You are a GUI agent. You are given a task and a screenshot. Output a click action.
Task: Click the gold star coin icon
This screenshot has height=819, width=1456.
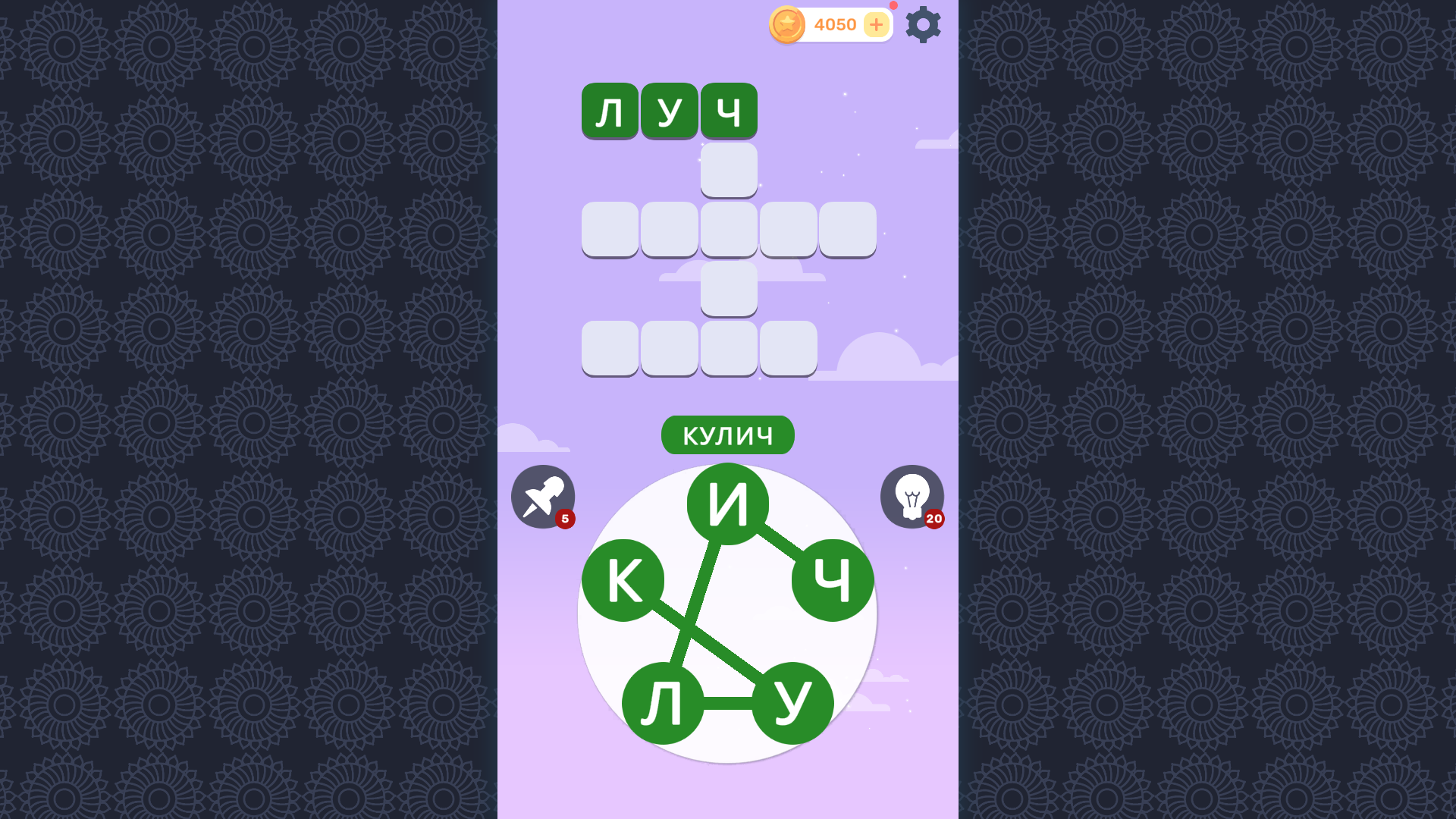tap(789, 24)
